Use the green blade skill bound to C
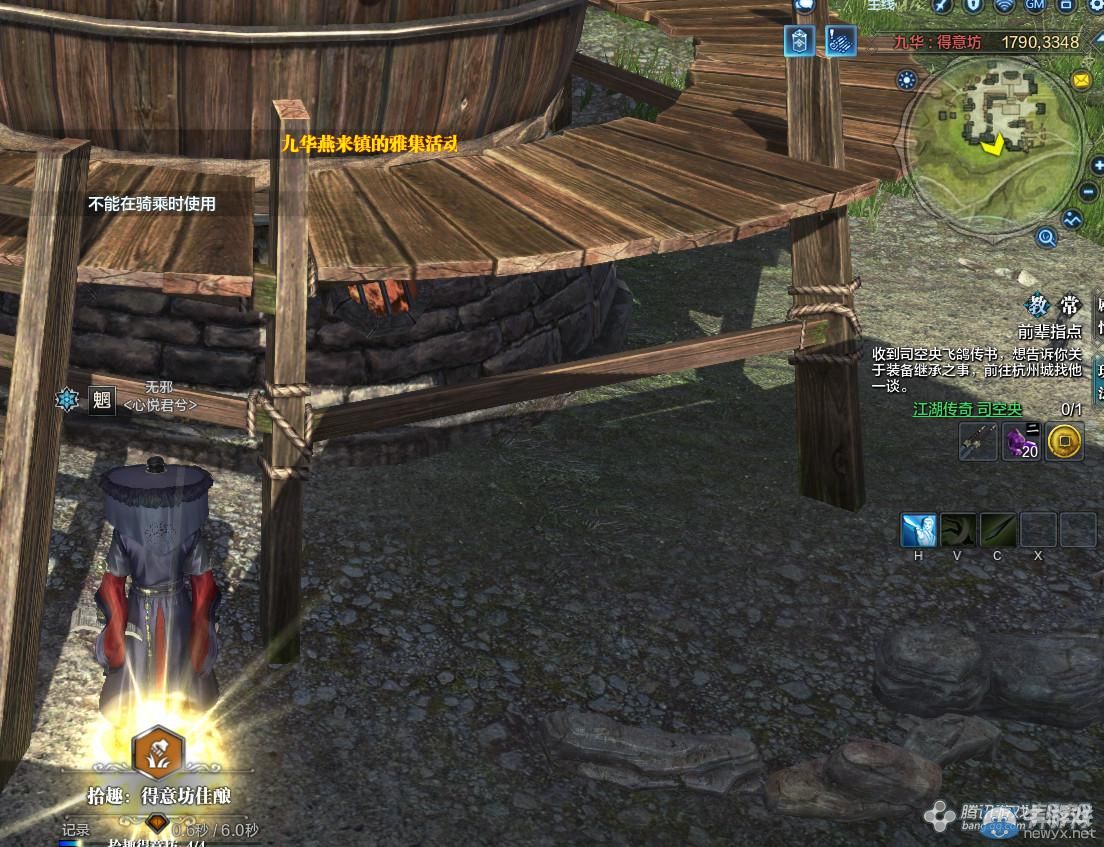 [x=998, y=530]
